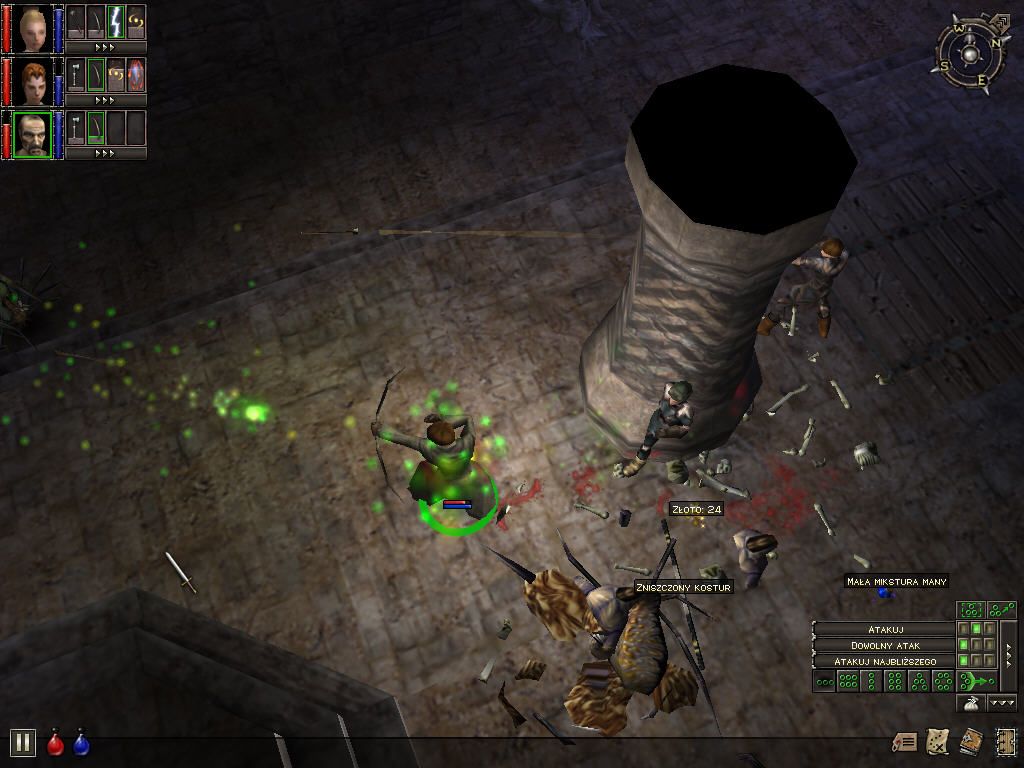Image resolution: width=1024 pixels, height=768 pixels.
Task: Click the Dowolny atak order row
Action: coord(884,646)
